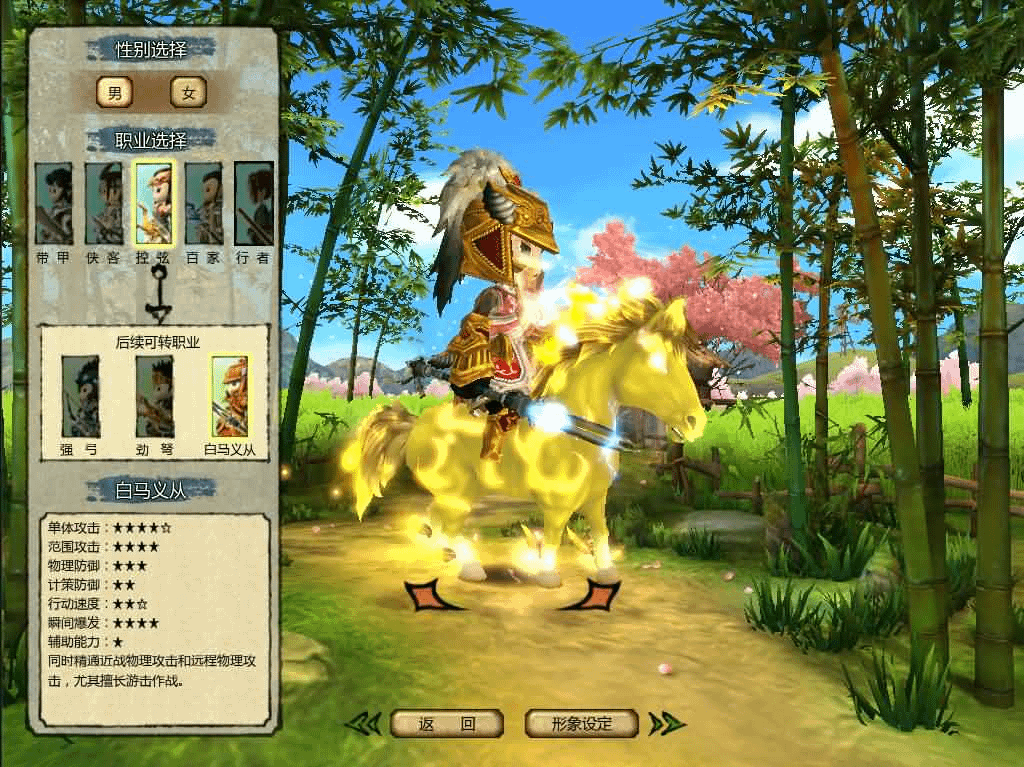Choose the female (女) gender button

(x=188, y=93)
